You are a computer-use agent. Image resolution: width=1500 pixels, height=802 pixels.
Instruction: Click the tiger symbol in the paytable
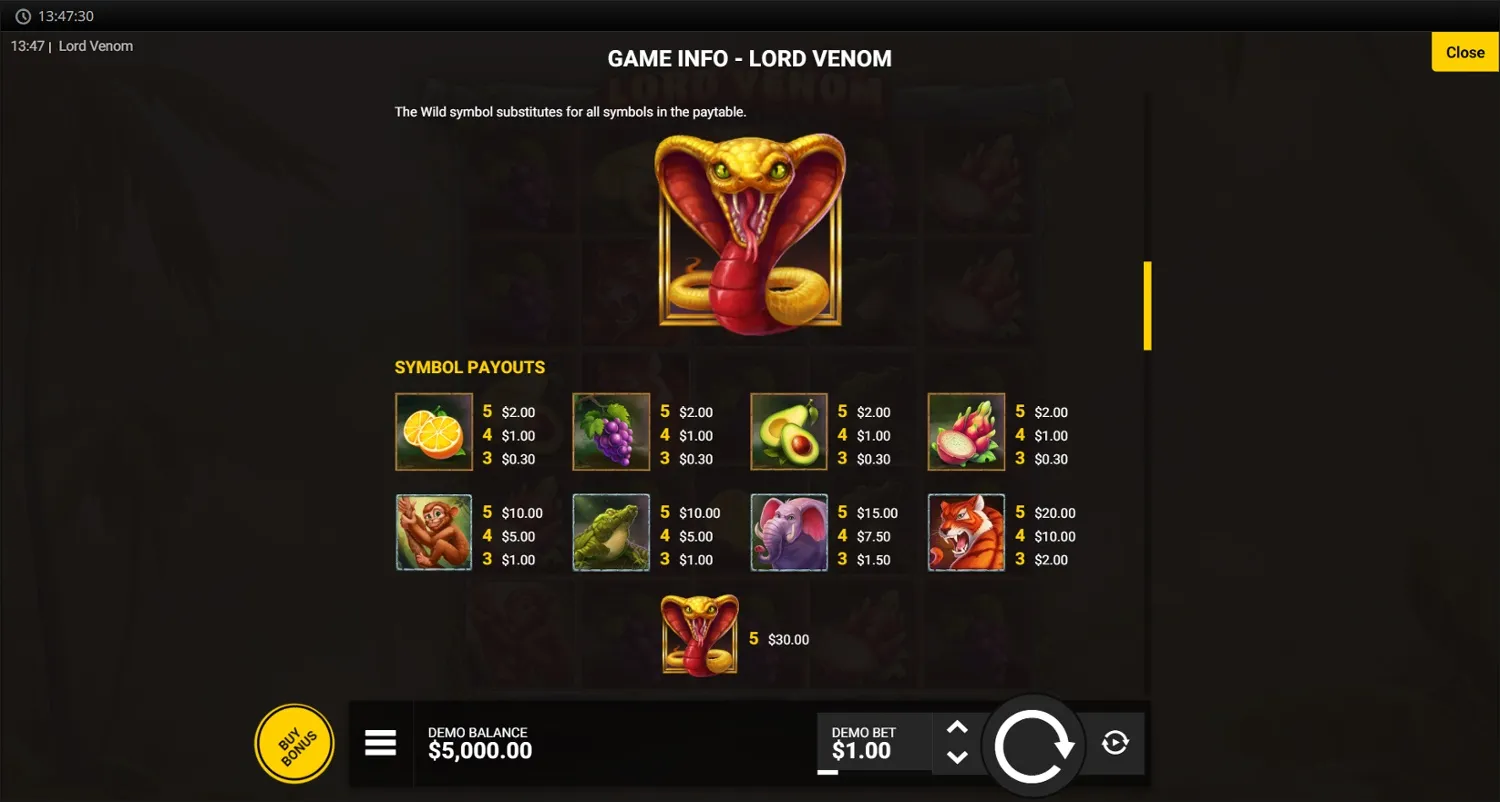pos(966,531)
